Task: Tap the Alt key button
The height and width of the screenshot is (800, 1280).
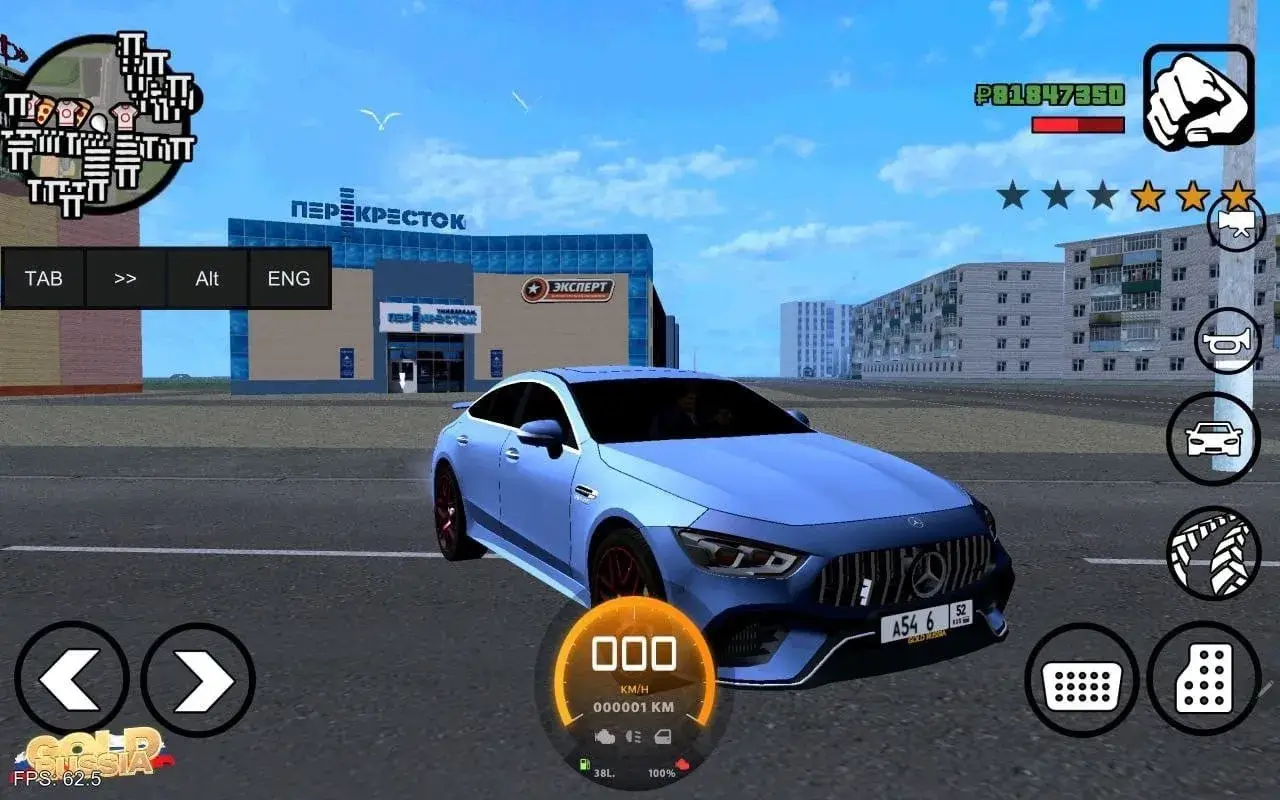Action: point(207,278)
